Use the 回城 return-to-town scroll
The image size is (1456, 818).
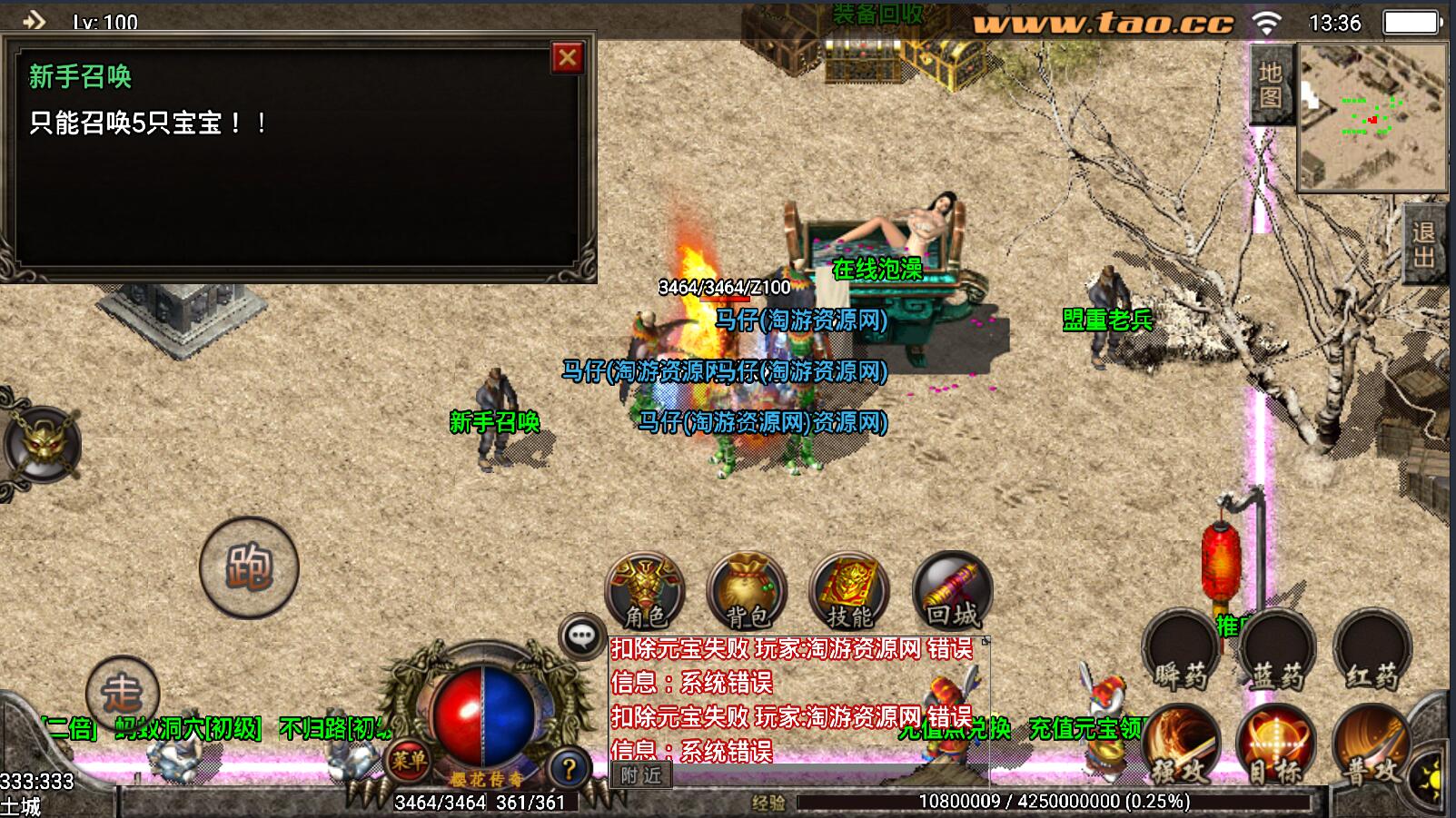[952, 591]
